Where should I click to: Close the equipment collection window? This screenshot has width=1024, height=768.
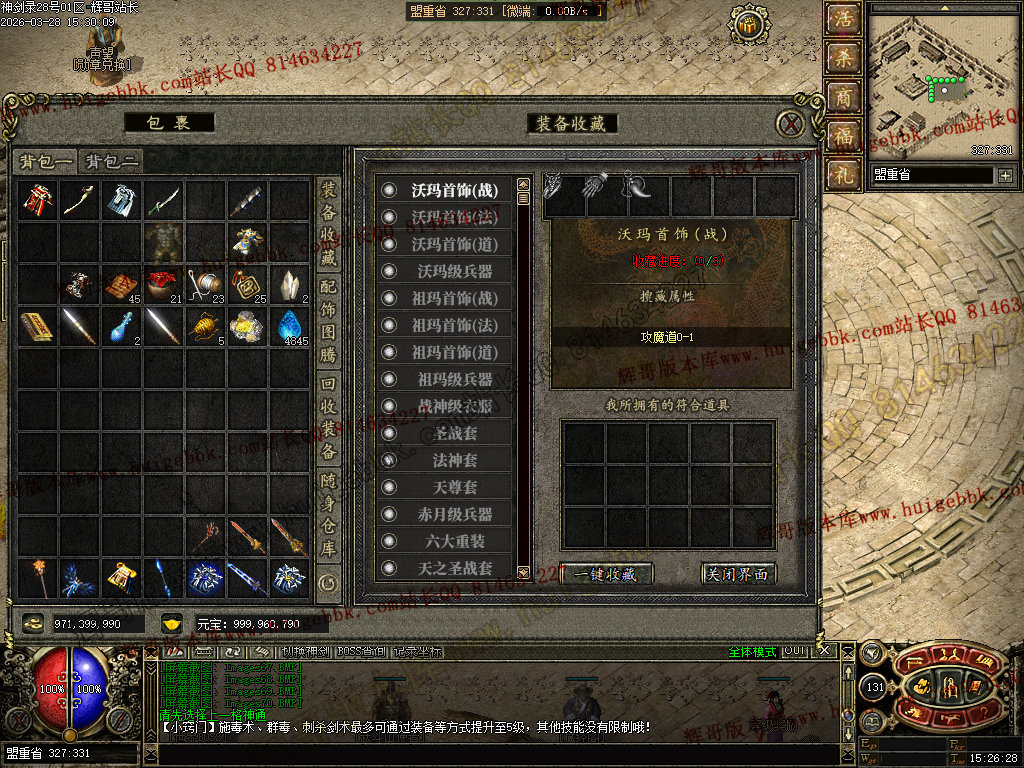791,124
